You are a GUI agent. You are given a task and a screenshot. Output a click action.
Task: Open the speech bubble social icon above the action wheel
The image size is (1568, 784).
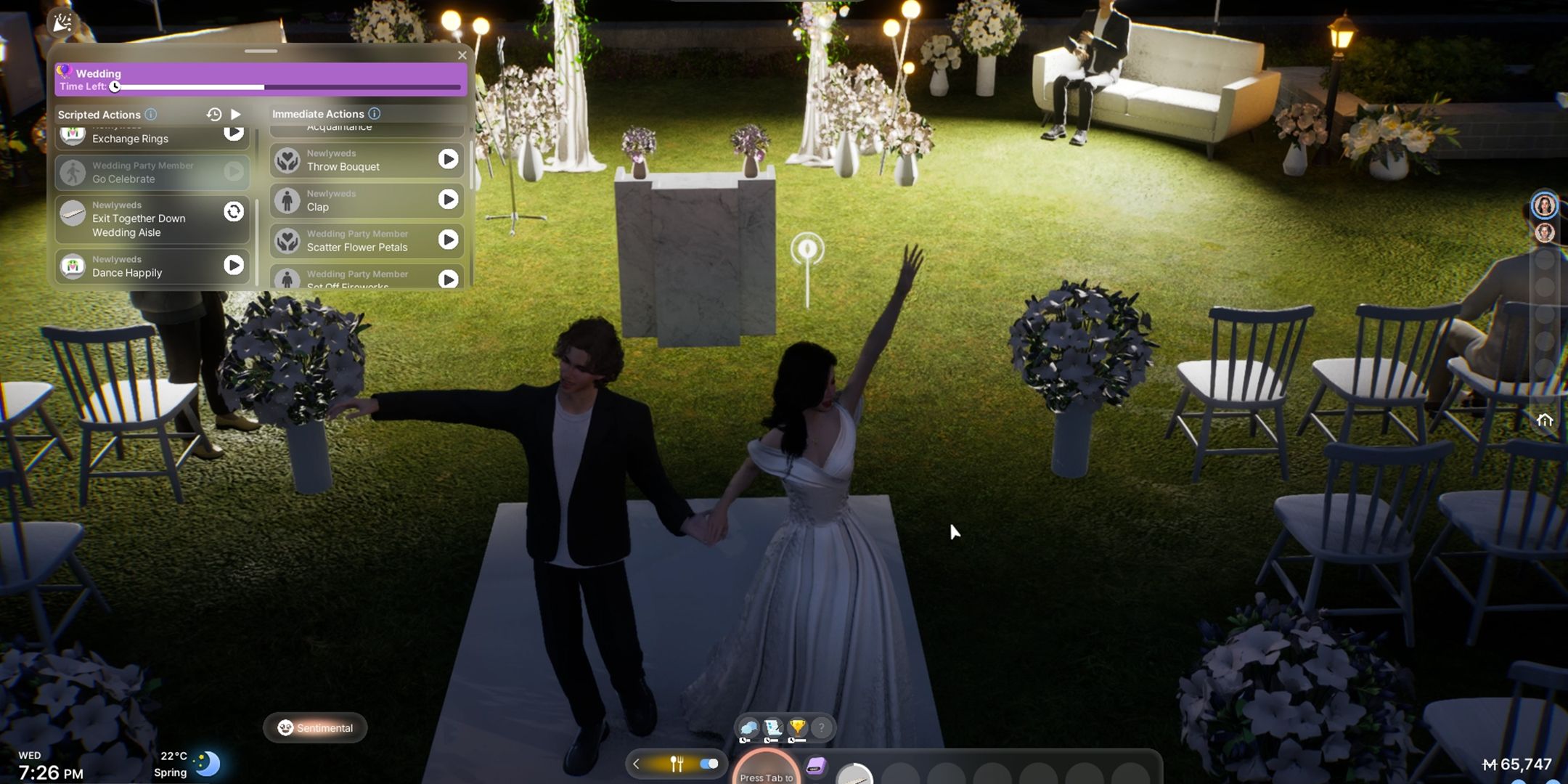[748, 727]
